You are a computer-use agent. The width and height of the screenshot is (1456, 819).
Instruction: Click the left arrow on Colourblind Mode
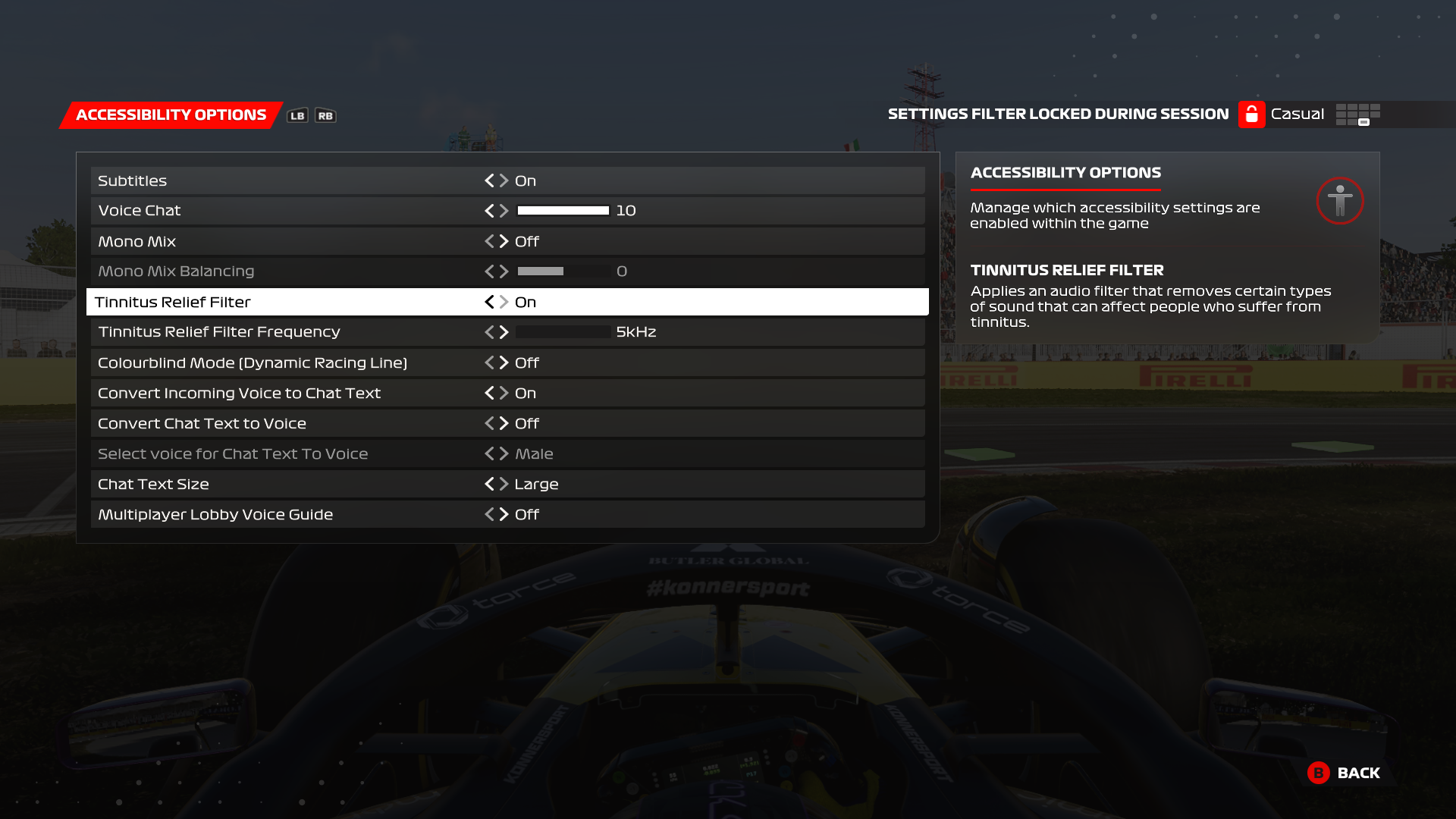pyautogui.click(x=489, y=362)
